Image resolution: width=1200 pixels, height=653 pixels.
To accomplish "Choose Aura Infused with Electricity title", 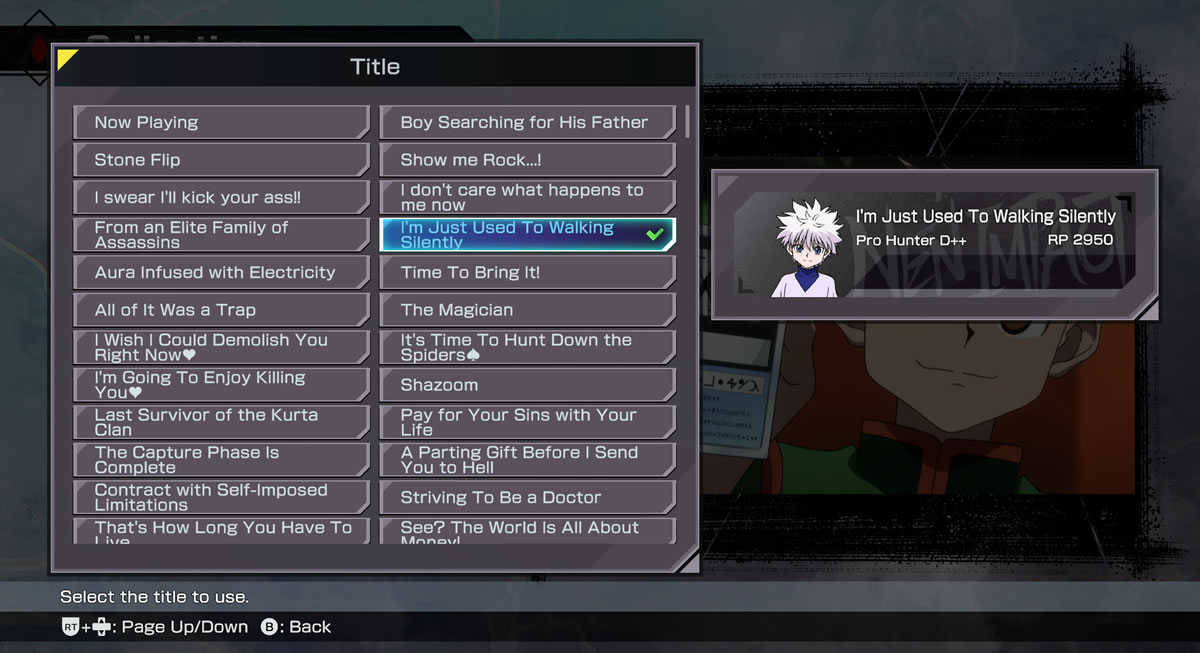I will pos(221,272).
